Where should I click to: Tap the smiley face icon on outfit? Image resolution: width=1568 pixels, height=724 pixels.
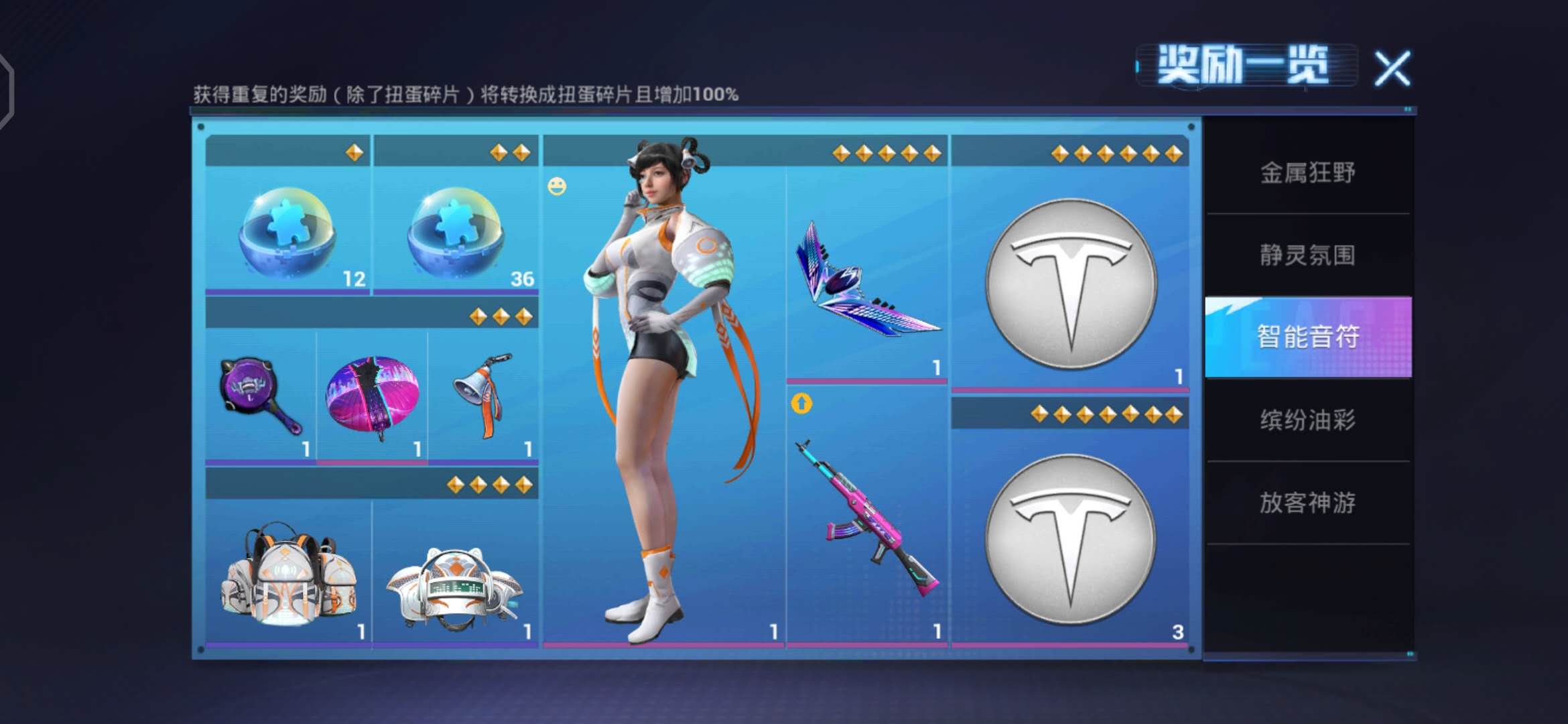(x=557, y=186)
